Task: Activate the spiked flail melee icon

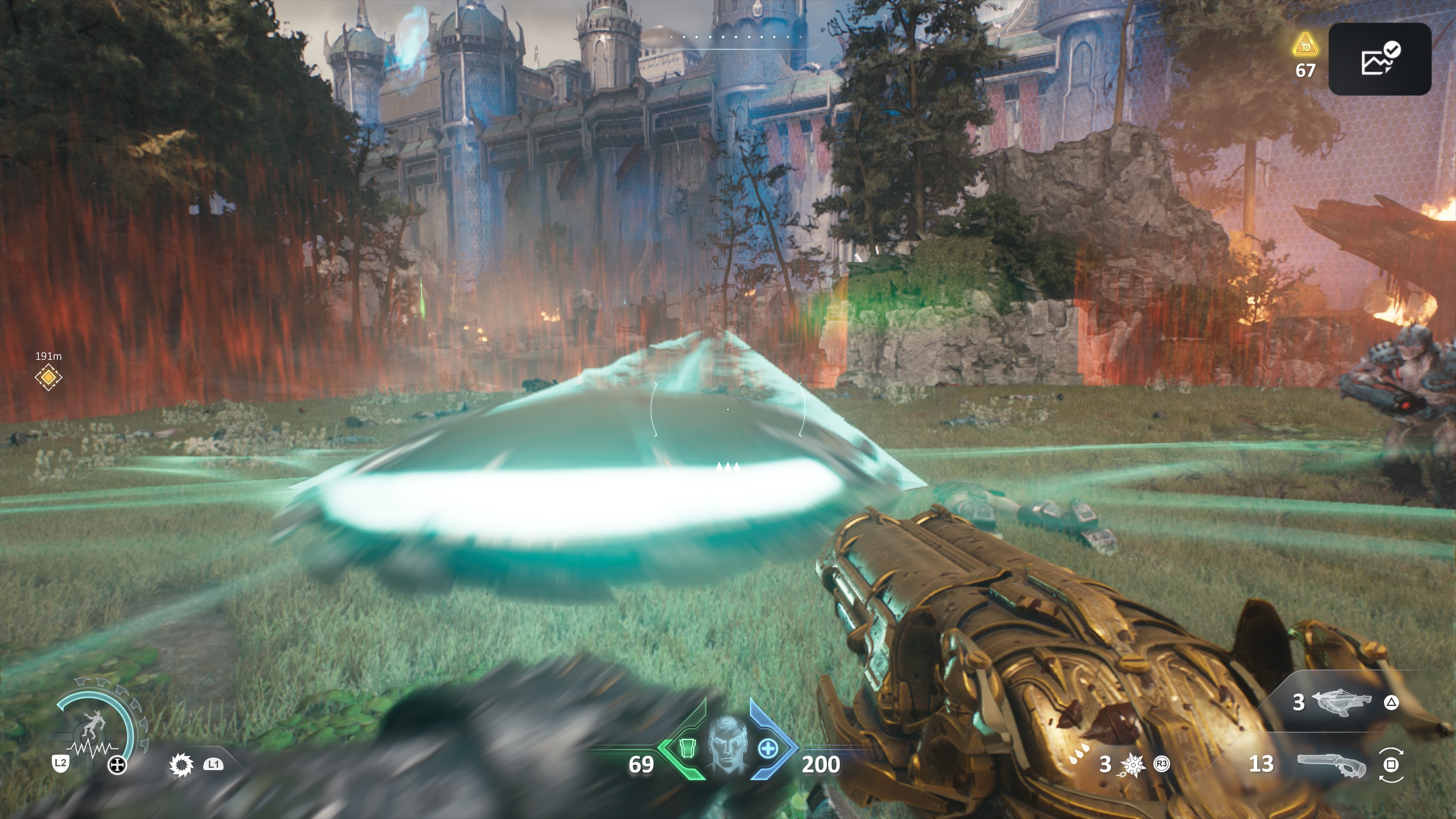Action: [x=1133, y=764]
